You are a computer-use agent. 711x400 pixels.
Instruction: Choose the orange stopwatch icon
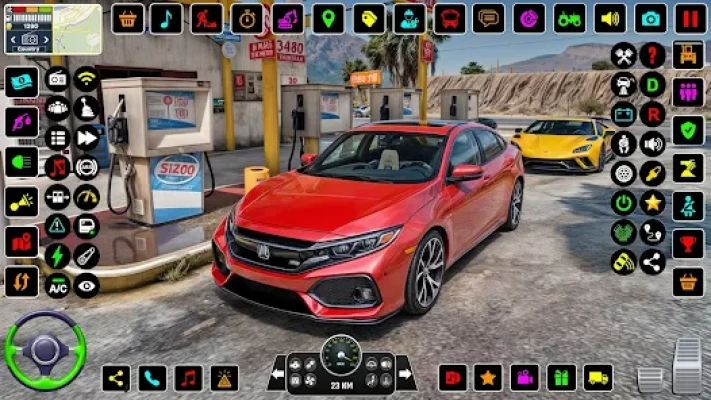coord(247,18)
